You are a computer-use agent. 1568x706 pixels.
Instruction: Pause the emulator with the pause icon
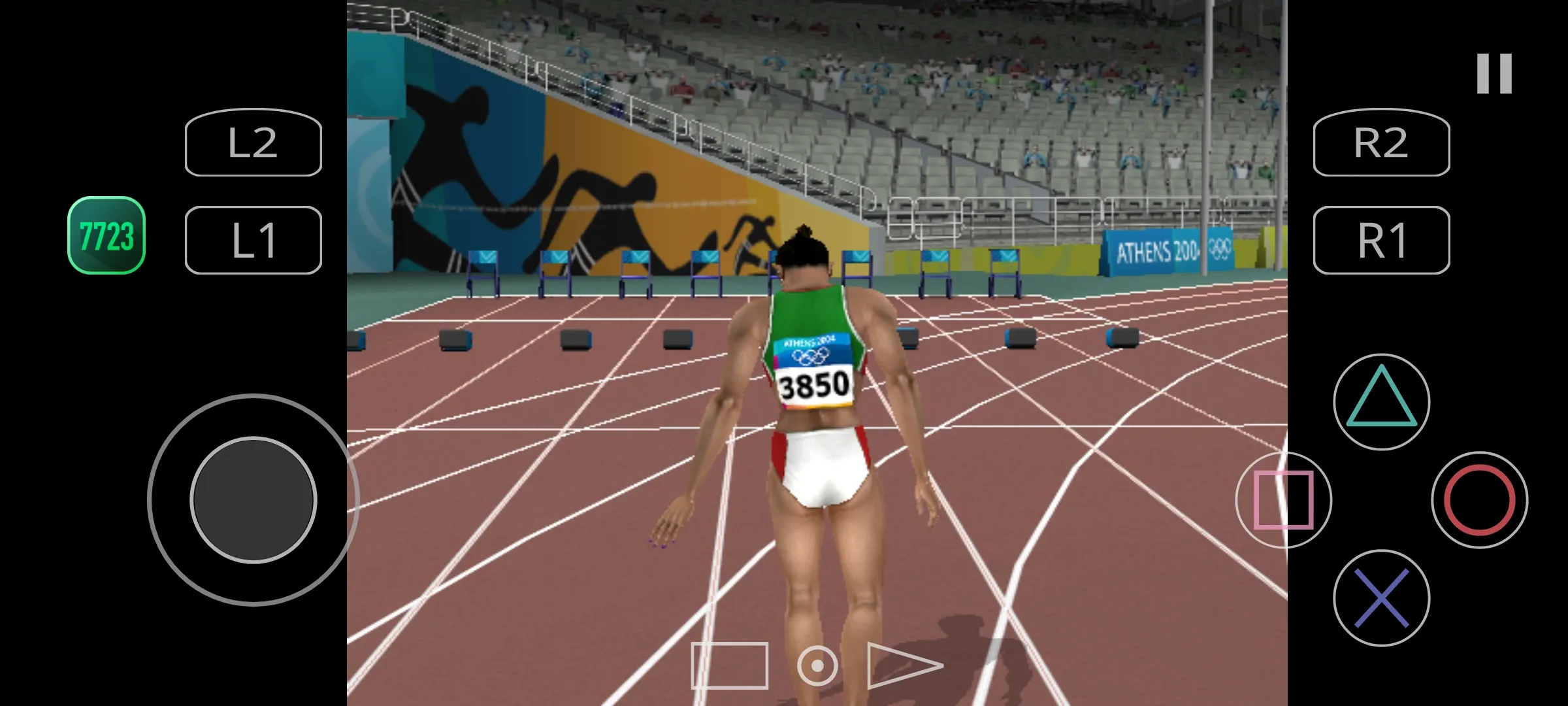(1494, 73)
